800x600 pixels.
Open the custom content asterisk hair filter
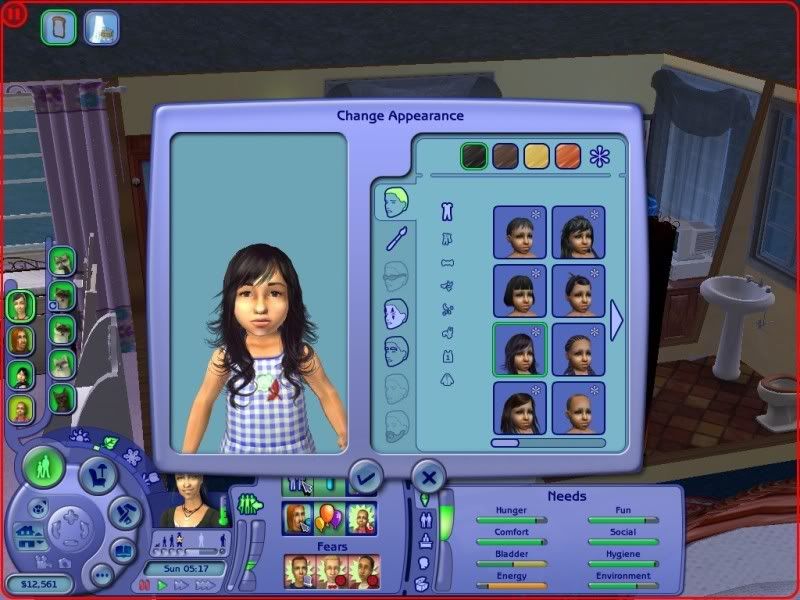tap(599, 155)
